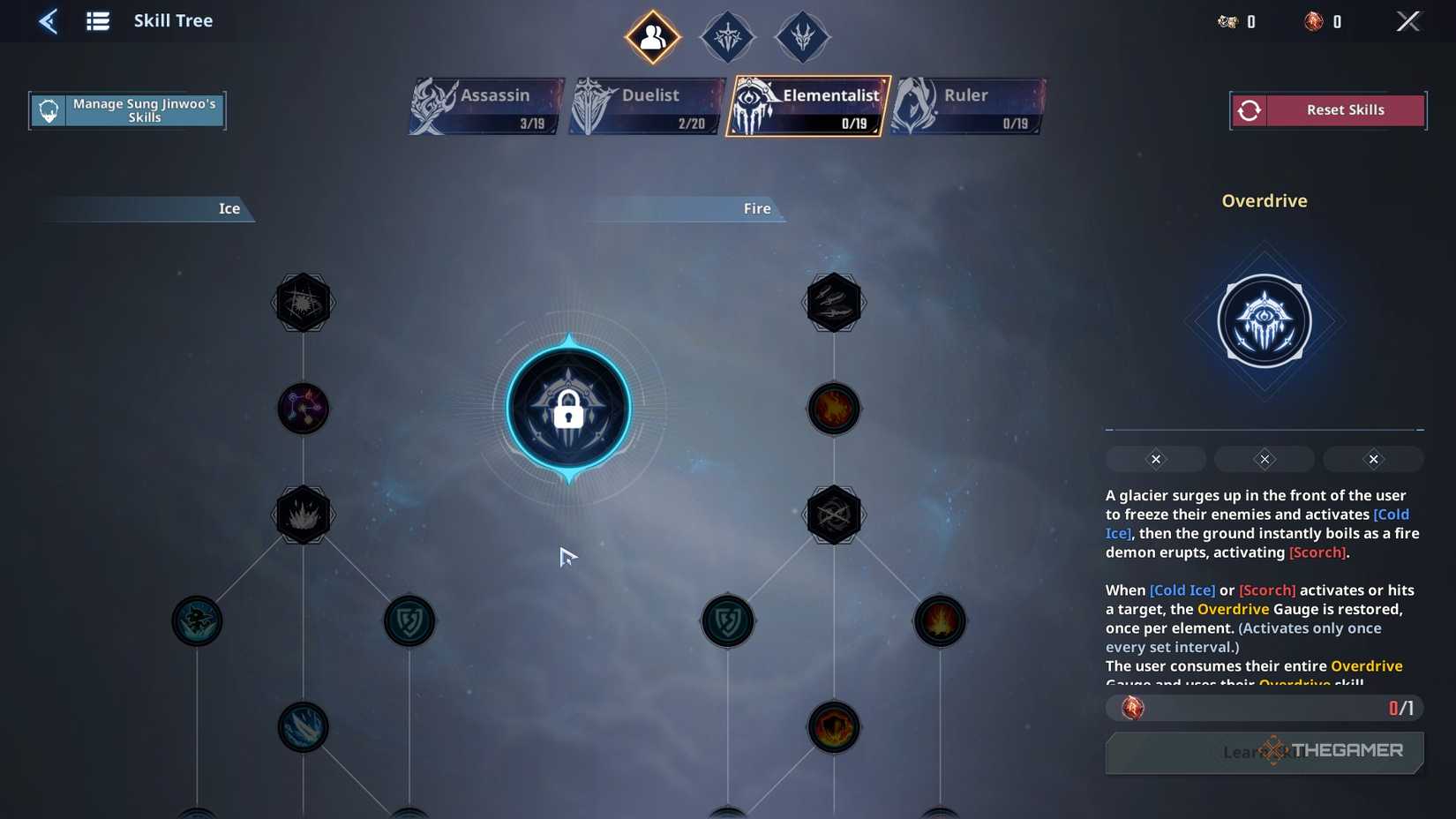Image resolution: width=1456 pixels, height=819 pixels.
Task: Select the dual blades skill atop Fire branch
Action: coord(833,301)
